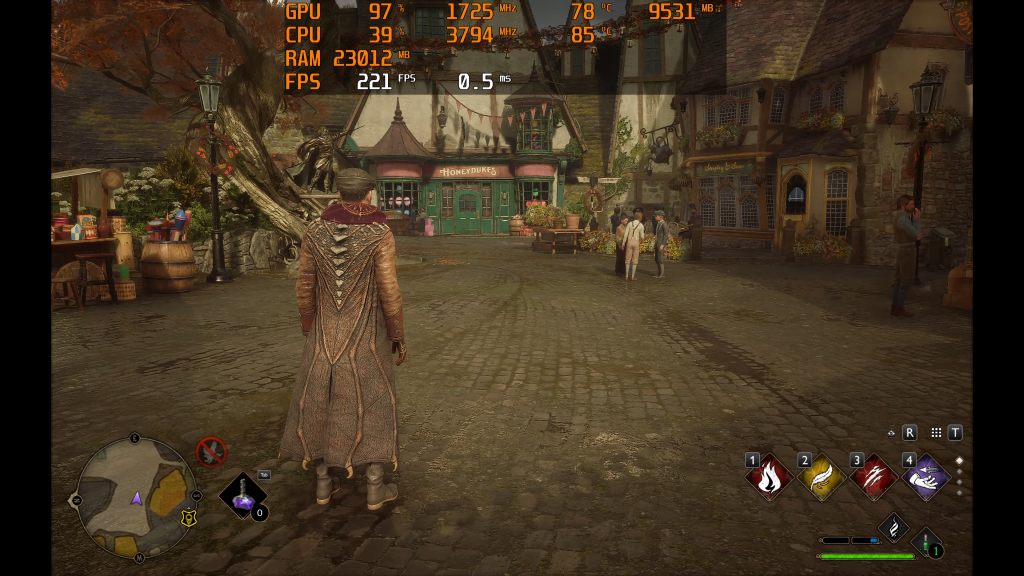This screenshot has height=576, width=1024.
Task: Click the Revelio icon beside R
Action: tap(891, 433)
